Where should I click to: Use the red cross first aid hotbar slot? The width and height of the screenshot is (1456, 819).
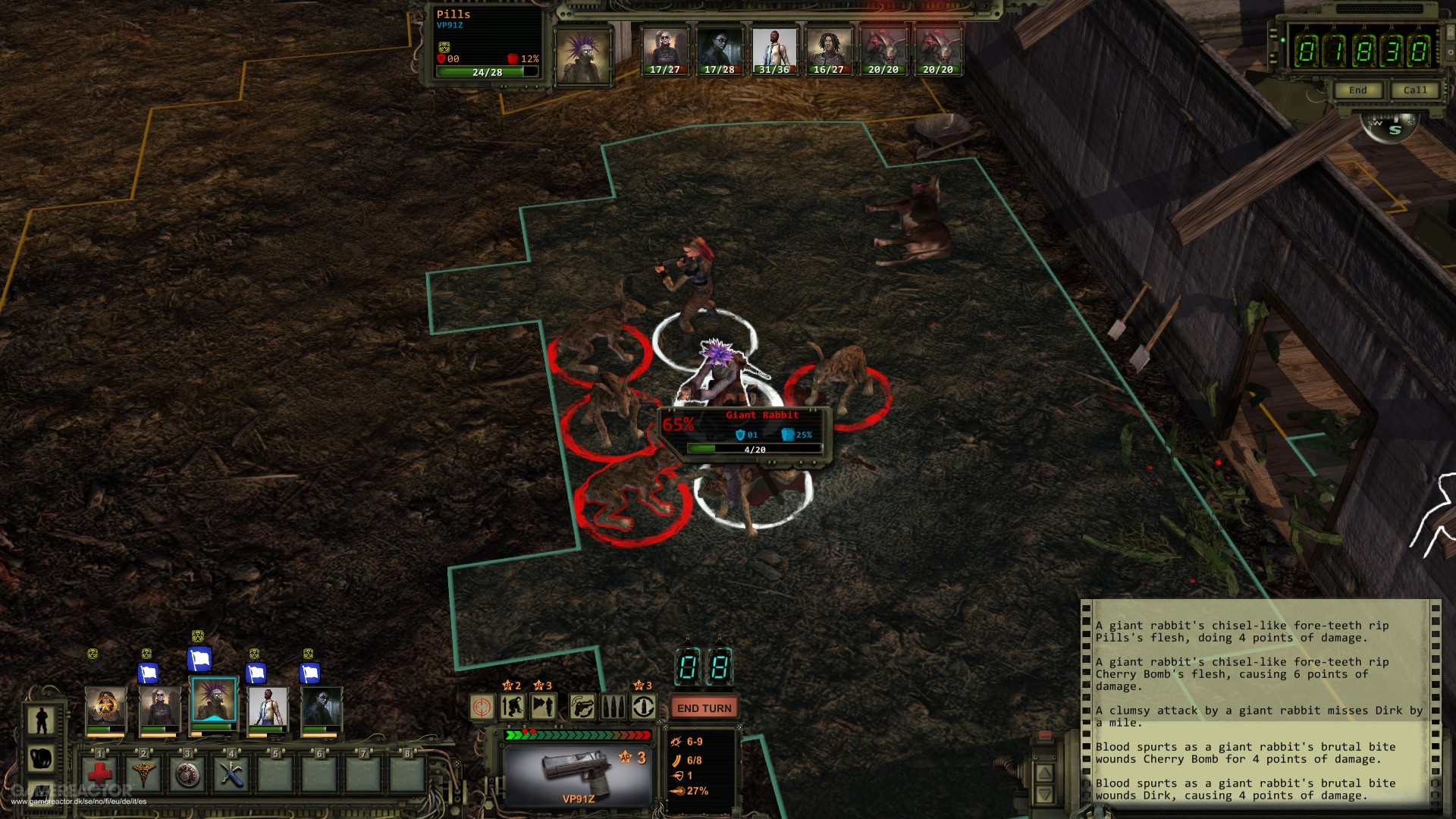point(100,773)
